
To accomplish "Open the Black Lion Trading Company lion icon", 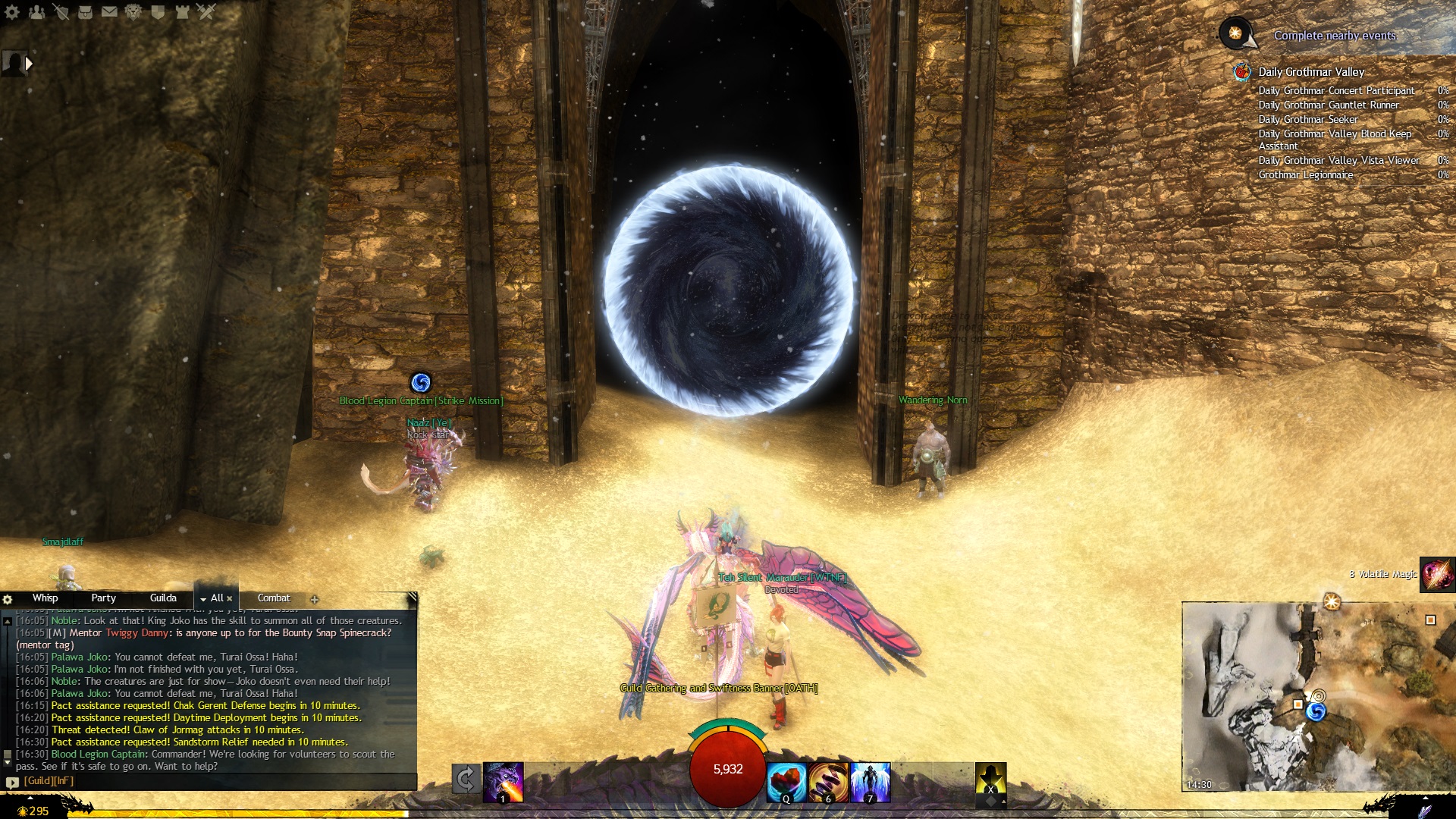I will 133,11.
